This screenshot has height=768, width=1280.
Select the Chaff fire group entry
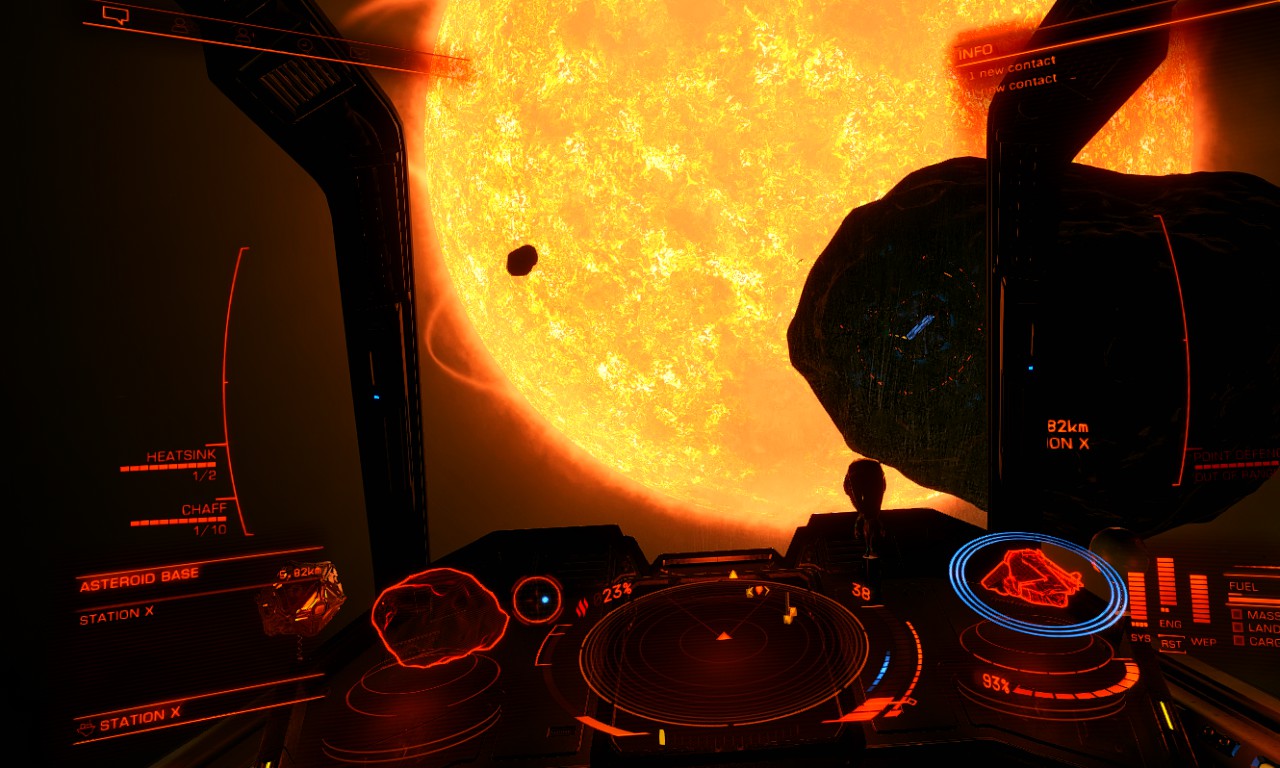[x=203, y=510]
